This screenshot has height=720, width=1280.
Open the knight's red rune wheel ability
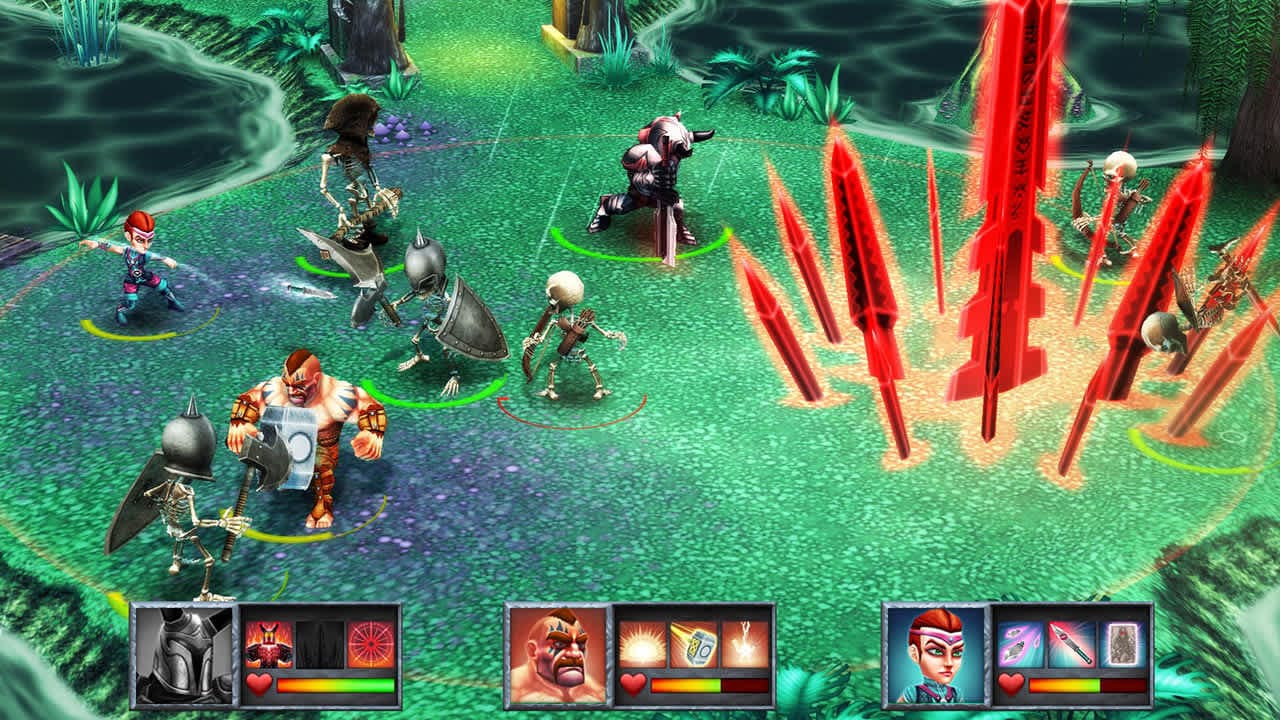click(x=372, y=645)
